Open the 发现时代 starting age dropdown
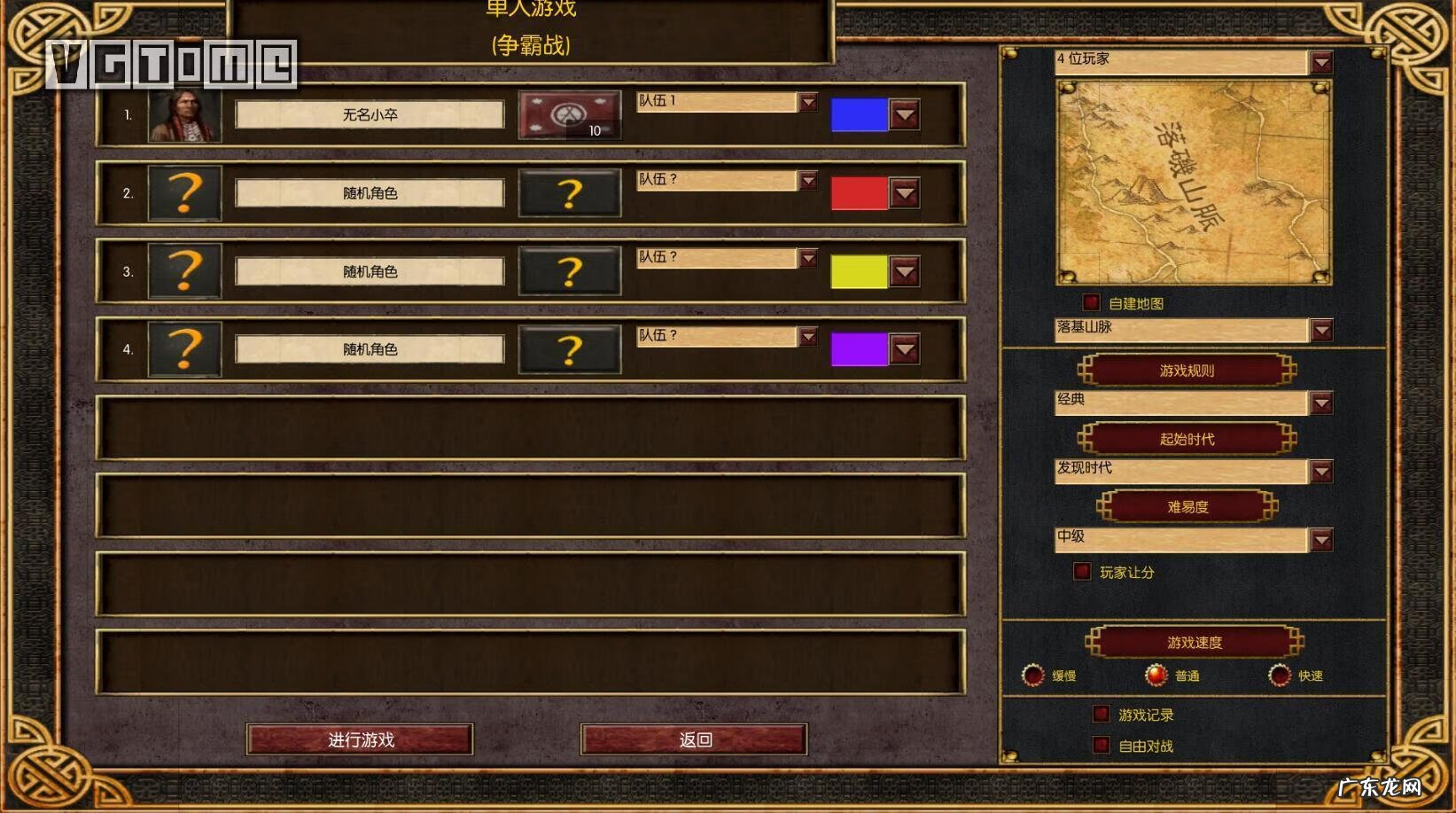 [x=1321, y=471]
